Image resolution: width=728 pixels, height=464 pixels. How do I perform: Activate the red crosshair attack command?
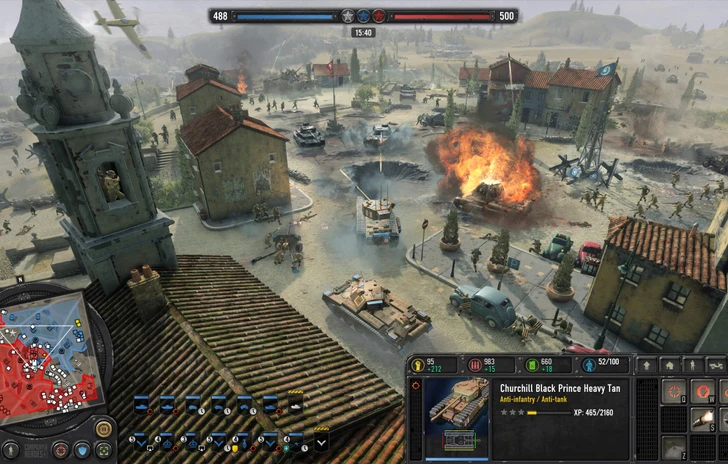pyautogui.click(x=675, y=392)
